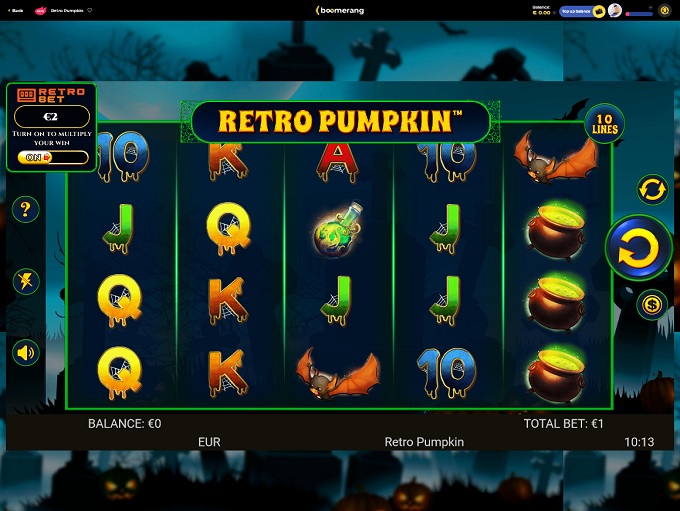Click the 10 Lines badge
680x511 pixels.
pyautogui.click(x=604, y=124)
